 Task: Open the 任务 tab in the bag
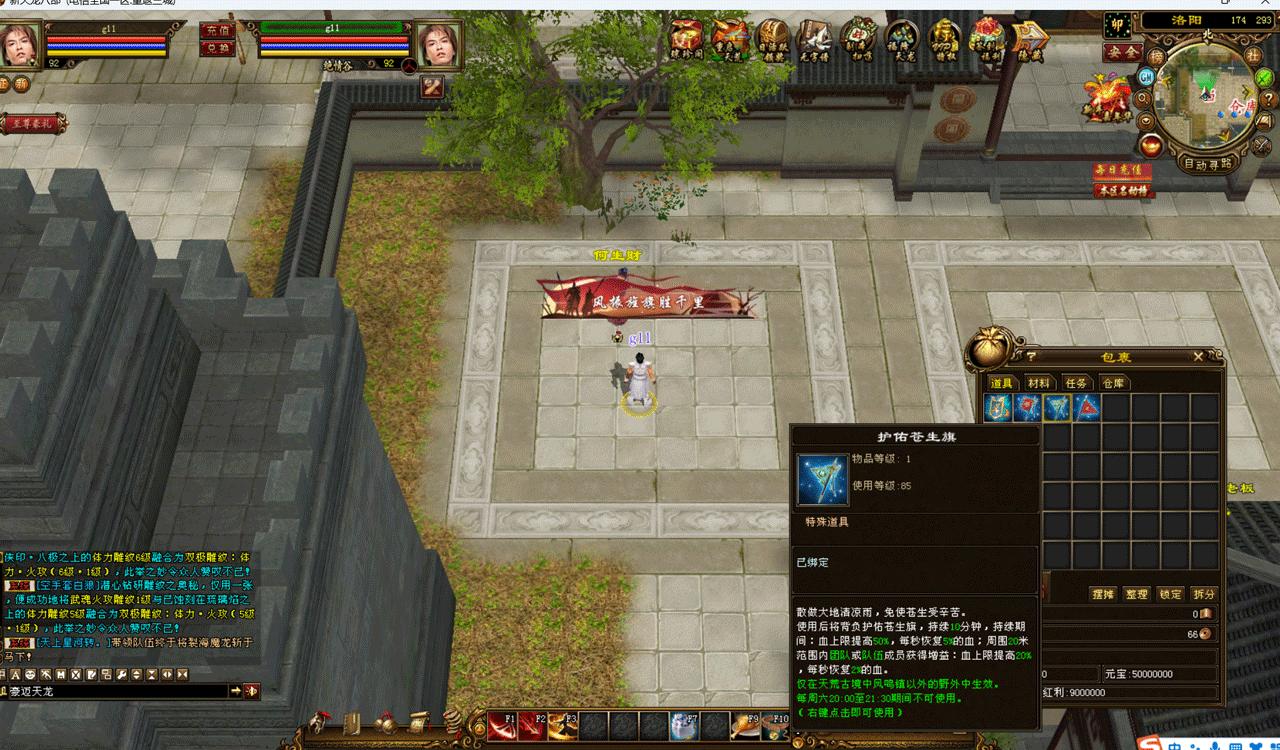point(1075,383)
